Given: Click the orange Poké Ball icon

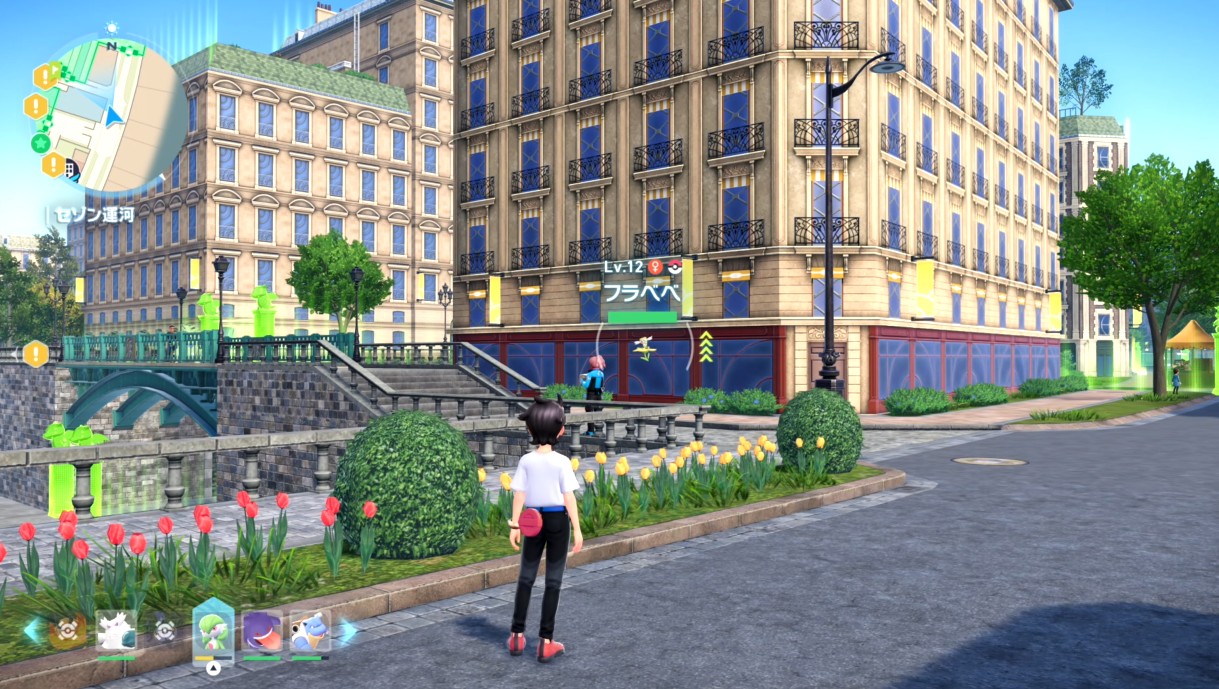Looking at the screenshot, I should [67, 632].
